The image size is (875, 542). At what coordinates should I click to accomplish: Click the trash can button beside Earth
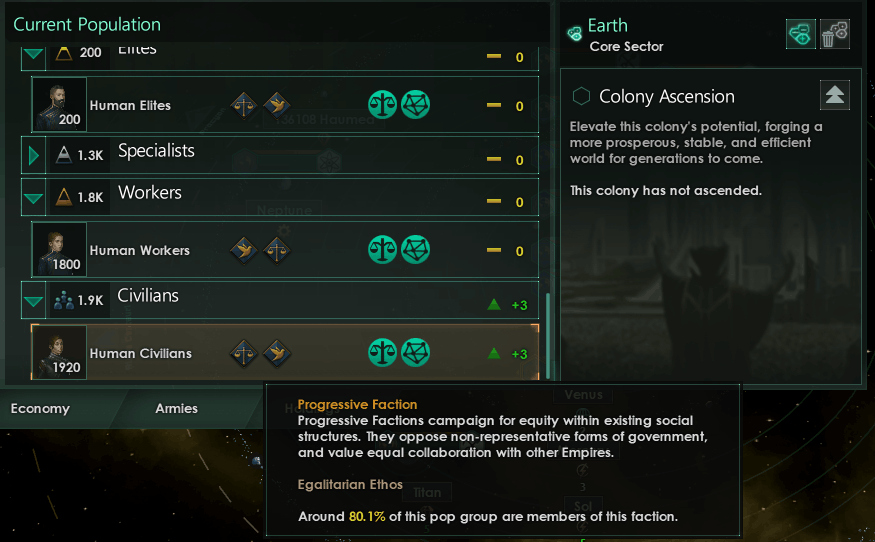pos(835,35)
